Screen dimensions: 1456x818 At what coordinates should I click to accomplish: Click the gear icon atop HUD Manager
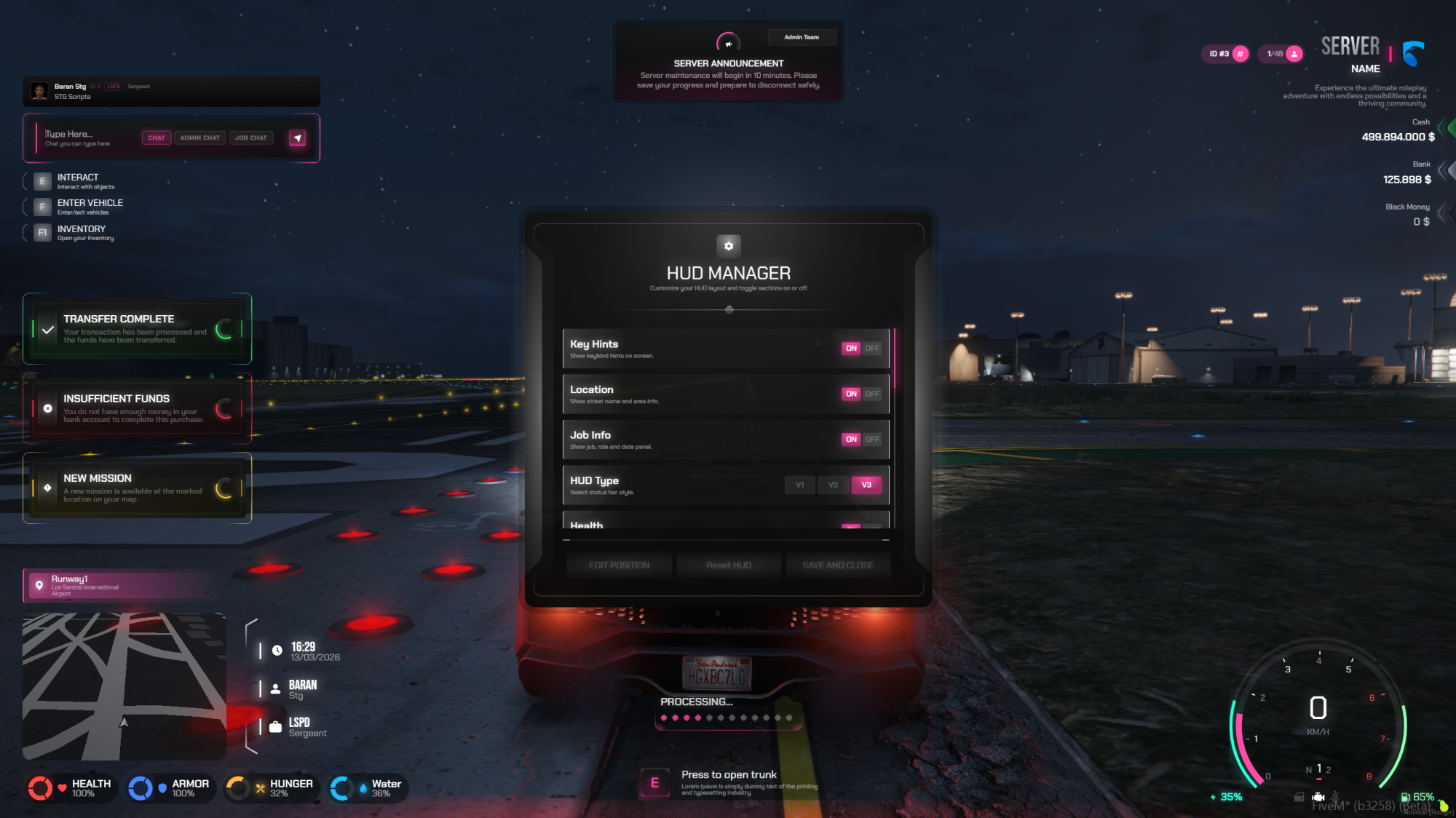tap(729, 246)
